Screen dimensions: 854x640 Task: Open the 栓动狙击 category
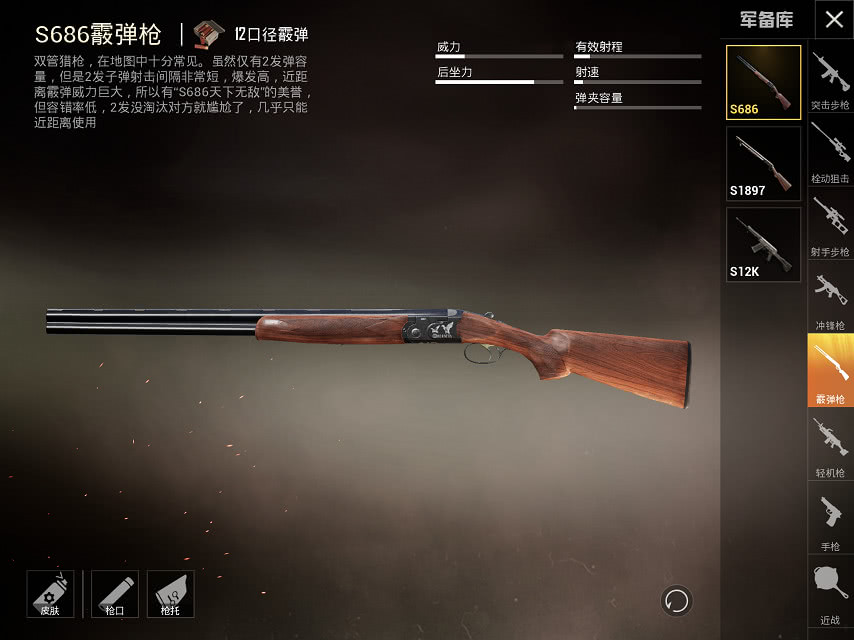[x=830, y=150]
